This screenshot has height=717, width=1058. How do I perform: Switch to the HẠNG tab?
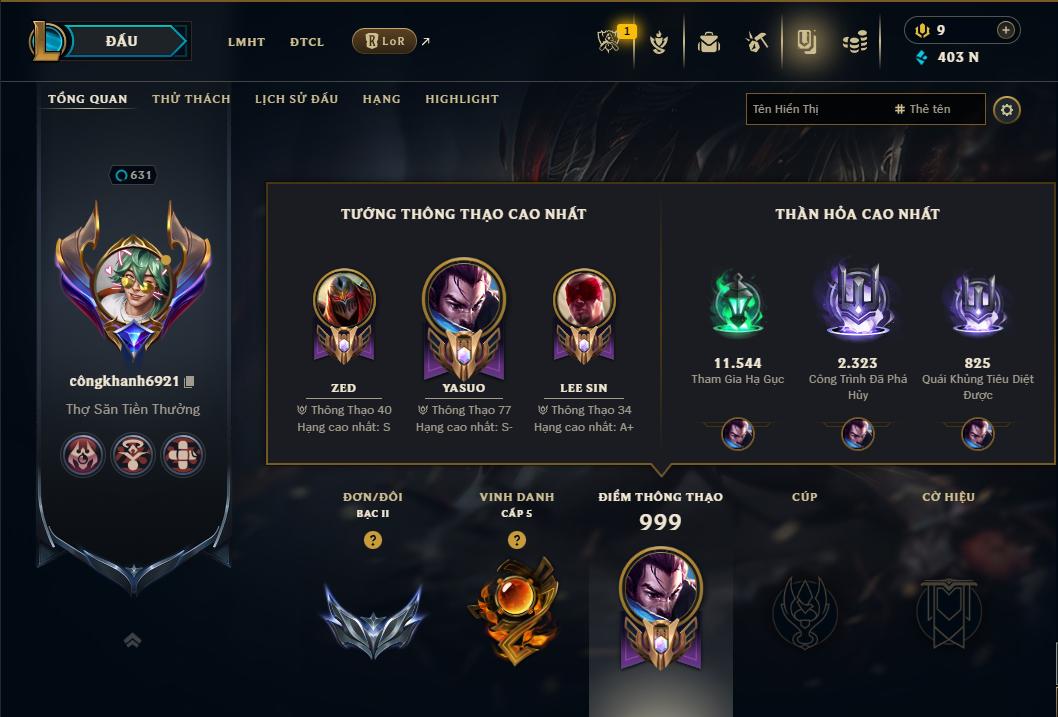tap(381, 99)
